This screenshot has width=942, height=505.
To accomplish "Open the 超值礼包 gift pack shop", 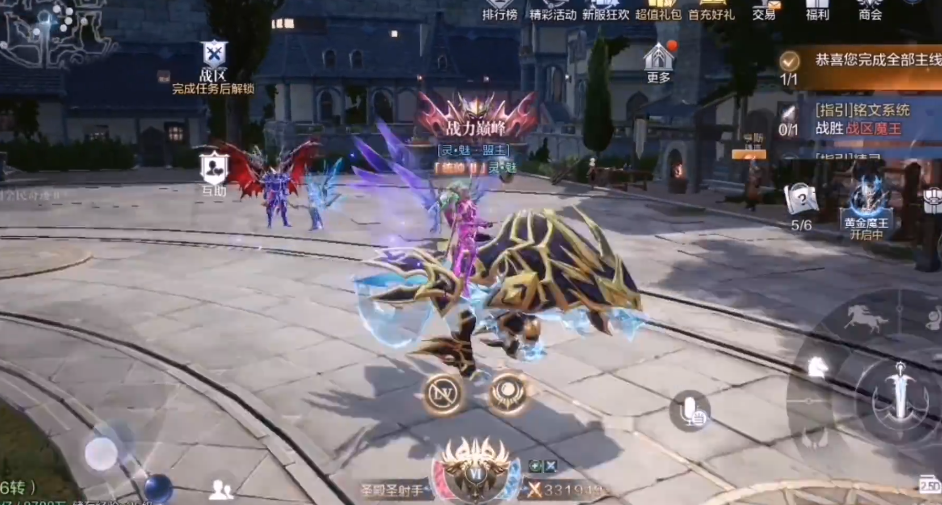I will pos(657,9).
